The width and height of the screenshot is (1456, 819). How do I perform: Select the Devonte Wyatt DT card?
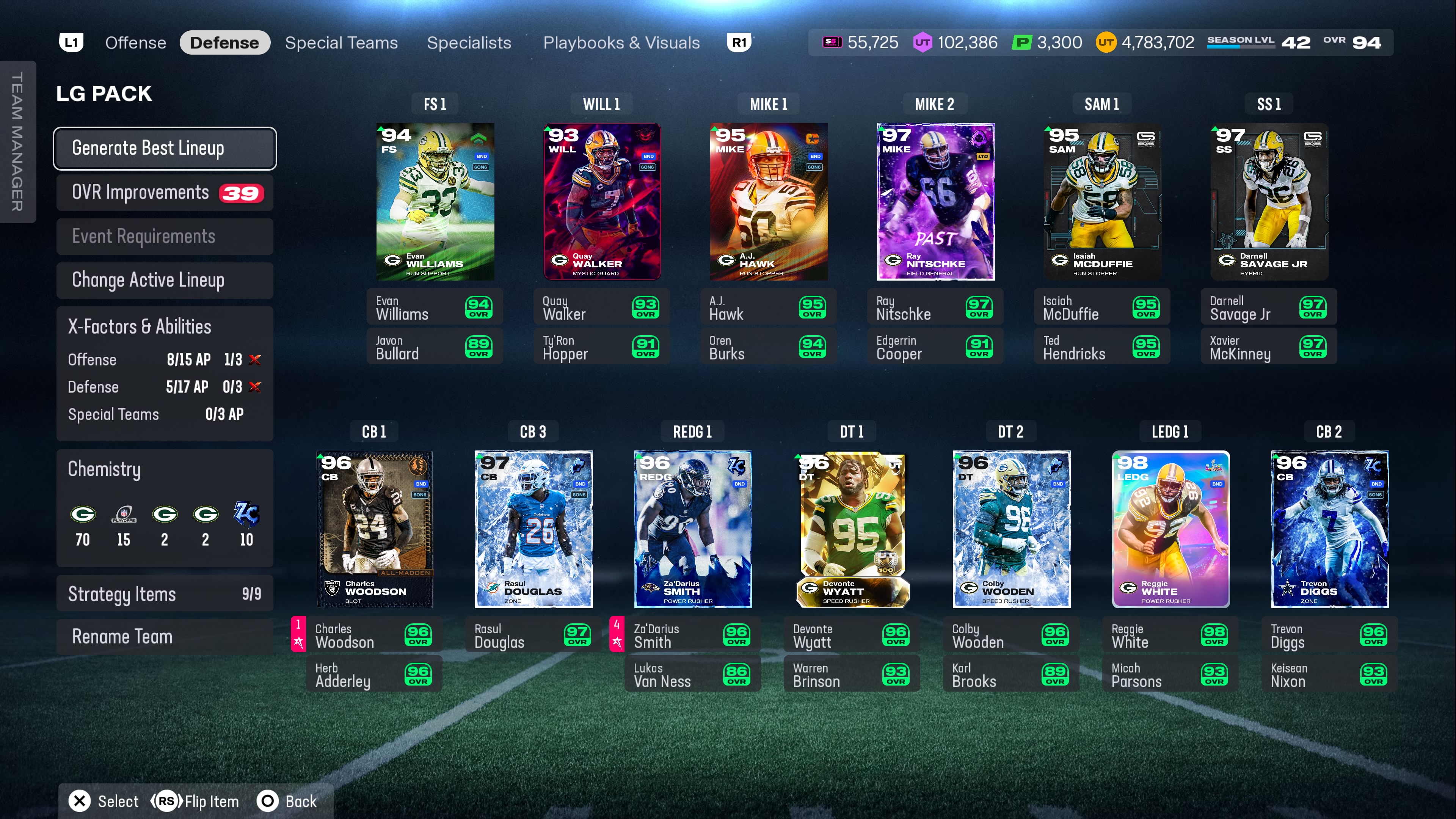[852, 529]
